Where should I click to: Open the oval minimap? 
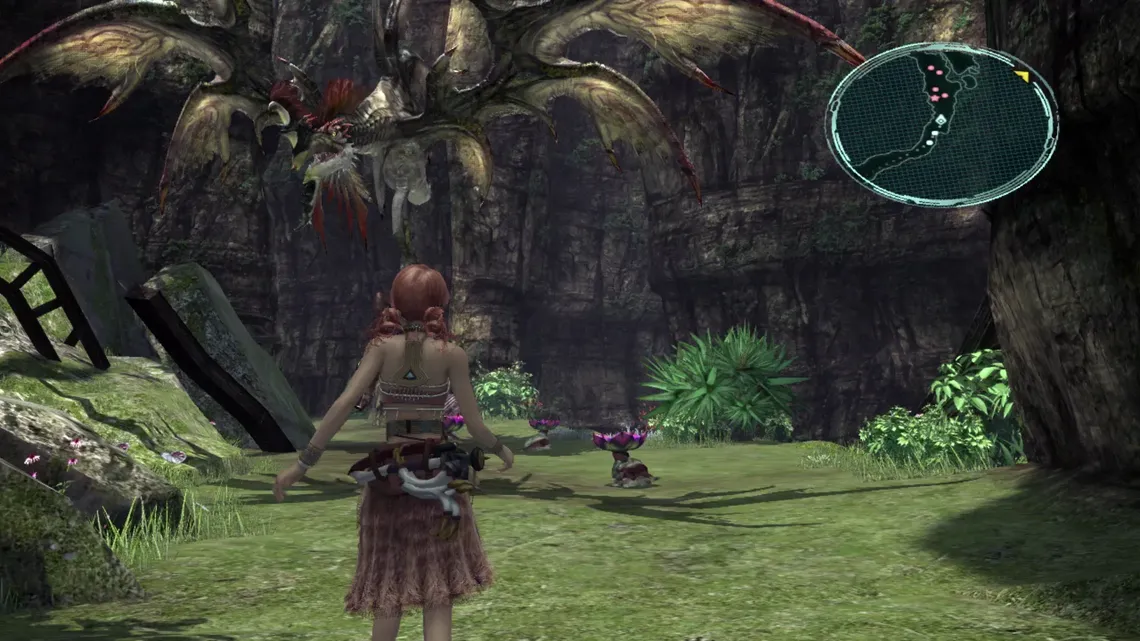940,124
